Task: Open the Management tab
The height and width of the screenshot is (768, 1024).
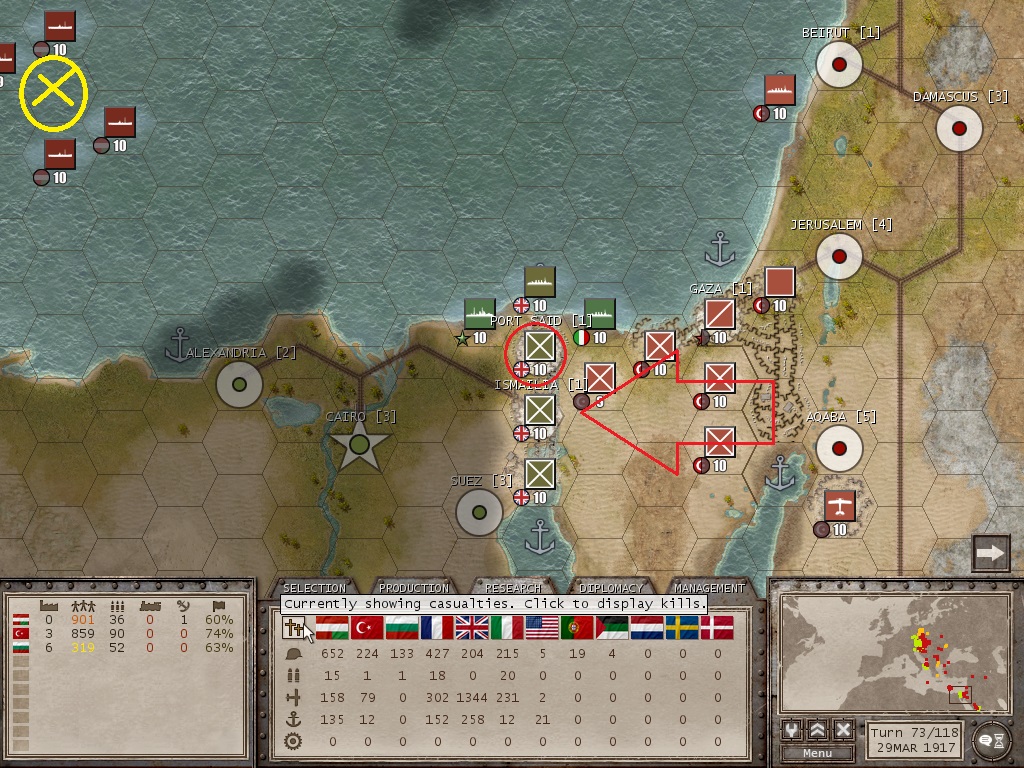Action: pos(709,588)
